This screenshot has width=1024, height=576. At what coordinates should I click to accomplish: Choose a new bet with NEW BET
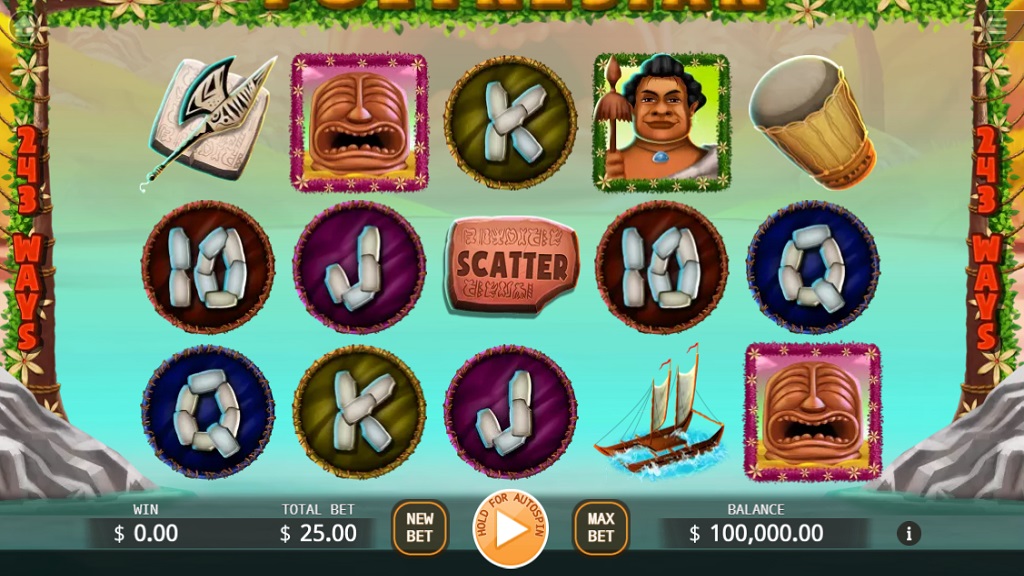[420, 527]
